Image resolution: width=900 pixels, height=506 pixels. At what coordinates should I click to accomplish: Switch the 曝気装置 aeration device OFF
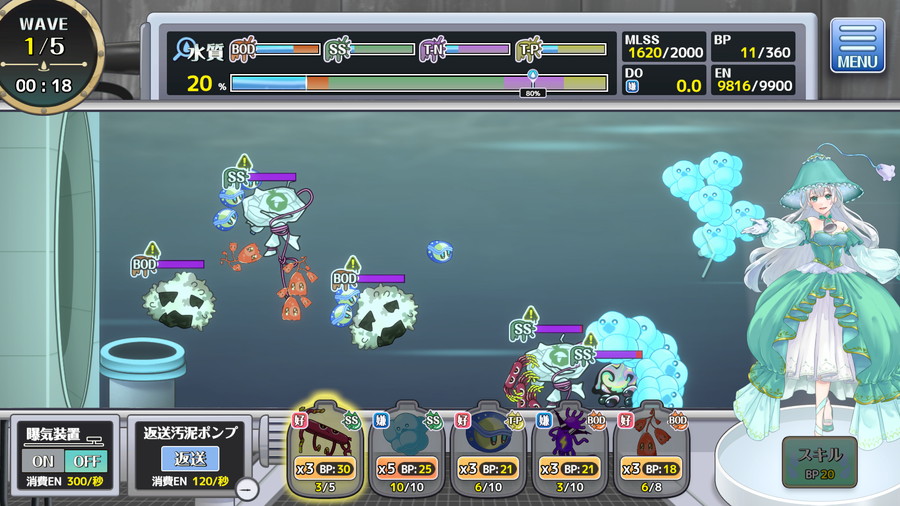tap(84, 461)
